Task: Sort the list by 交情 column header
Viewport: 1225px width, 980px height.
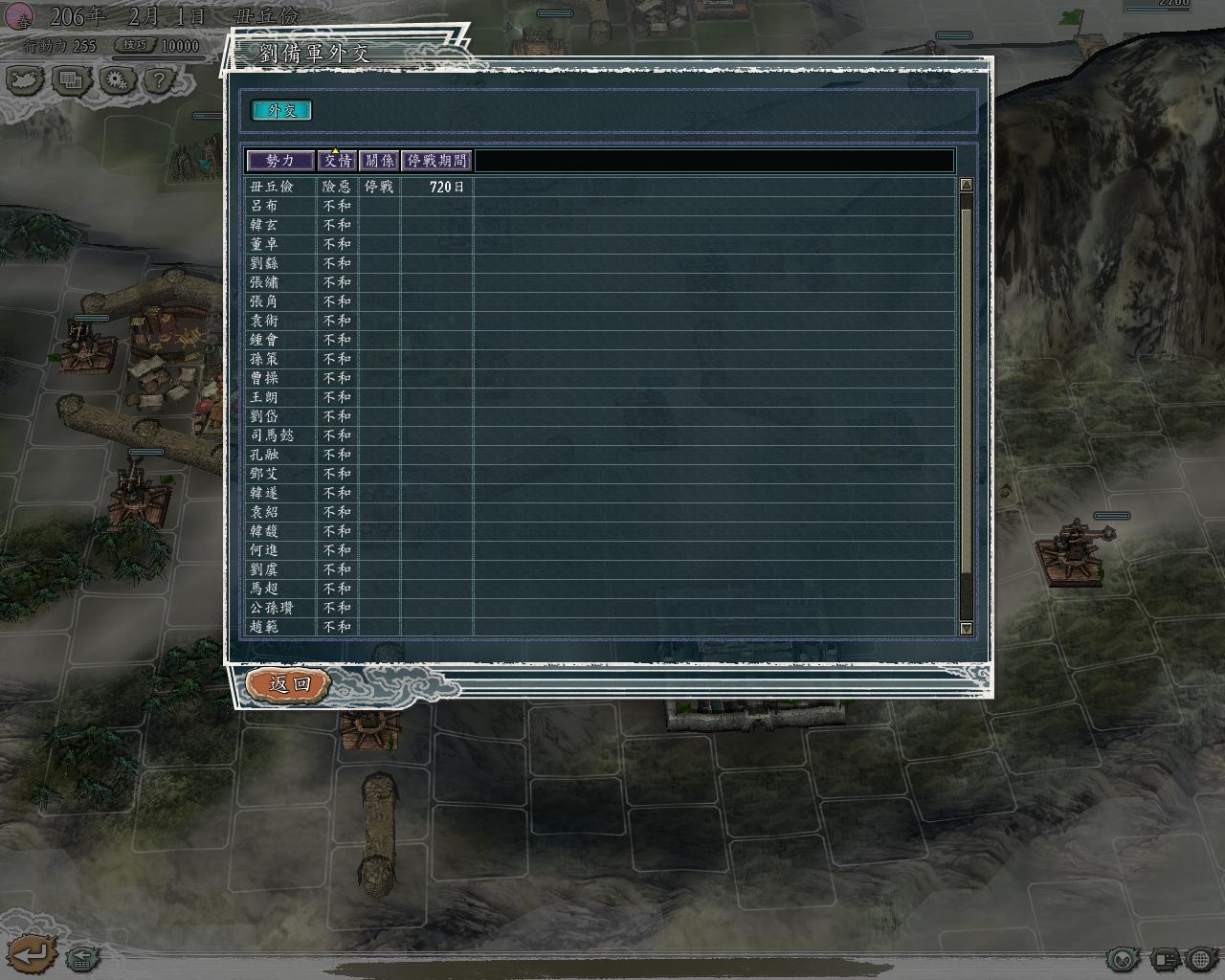Action: (x=337, y=161)
